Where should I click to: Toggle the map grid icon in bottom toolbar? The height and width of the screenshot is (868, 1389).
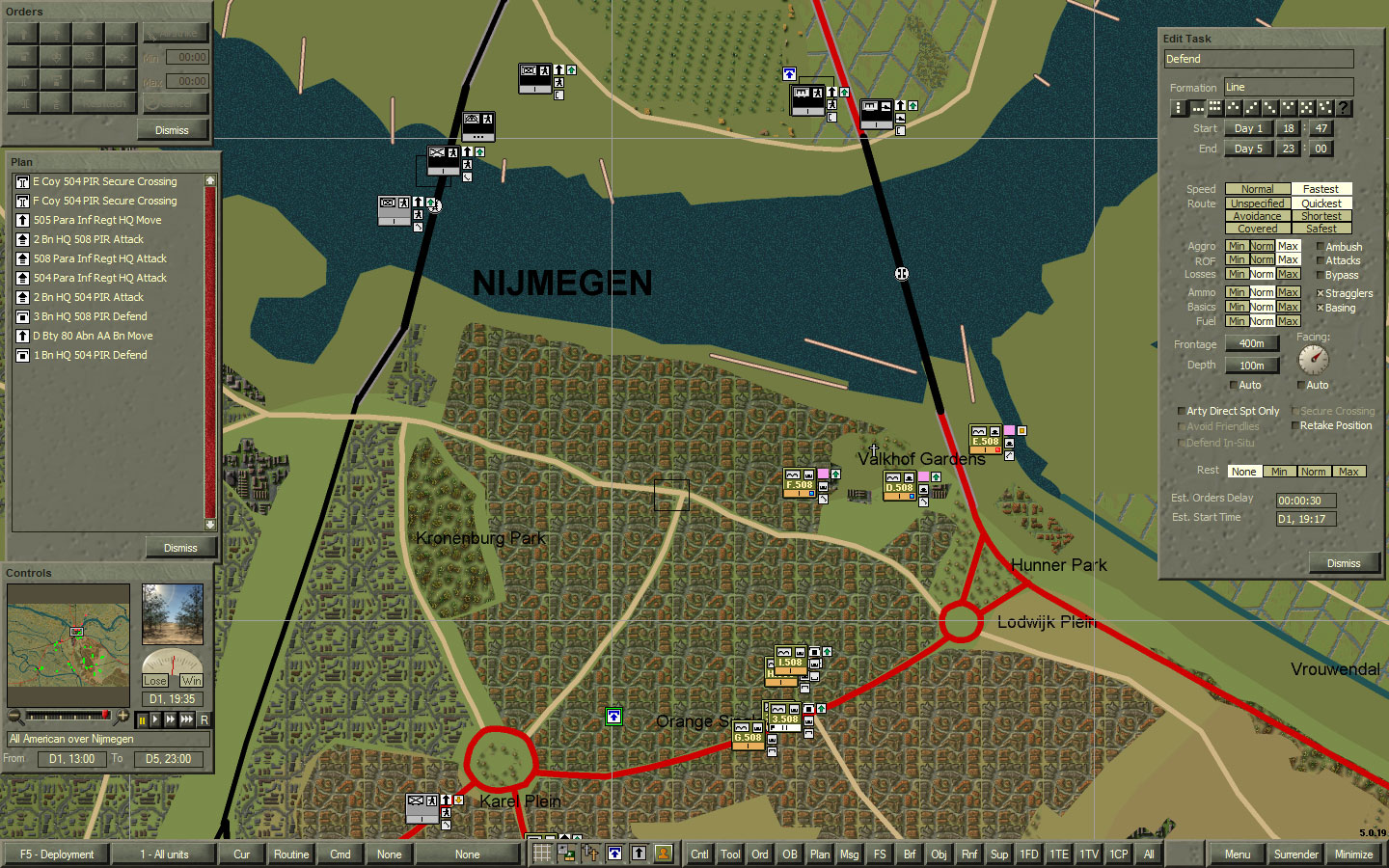coord(541,854)
